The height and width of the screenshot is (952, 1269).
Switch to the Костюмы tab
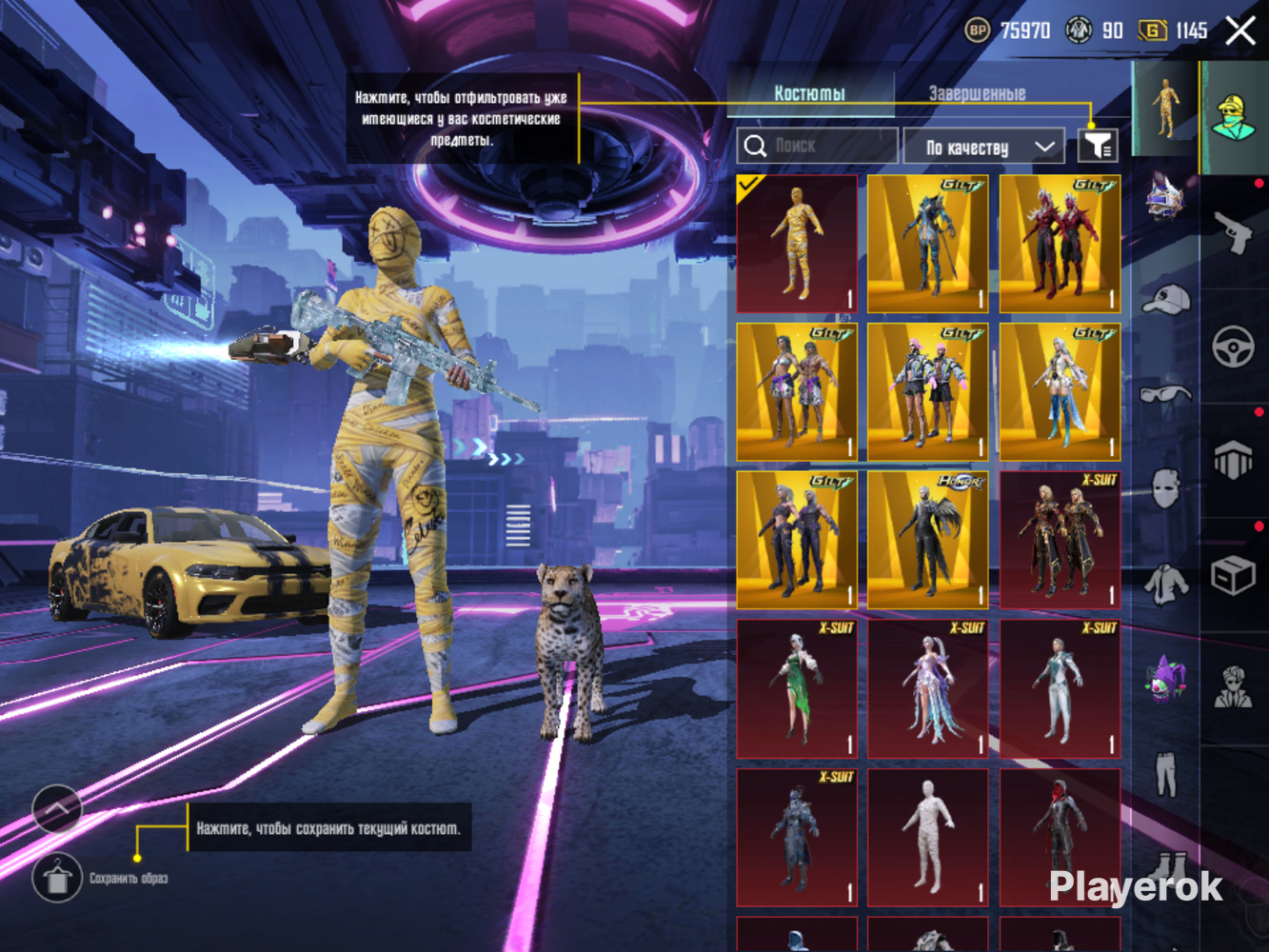(809, 93)
